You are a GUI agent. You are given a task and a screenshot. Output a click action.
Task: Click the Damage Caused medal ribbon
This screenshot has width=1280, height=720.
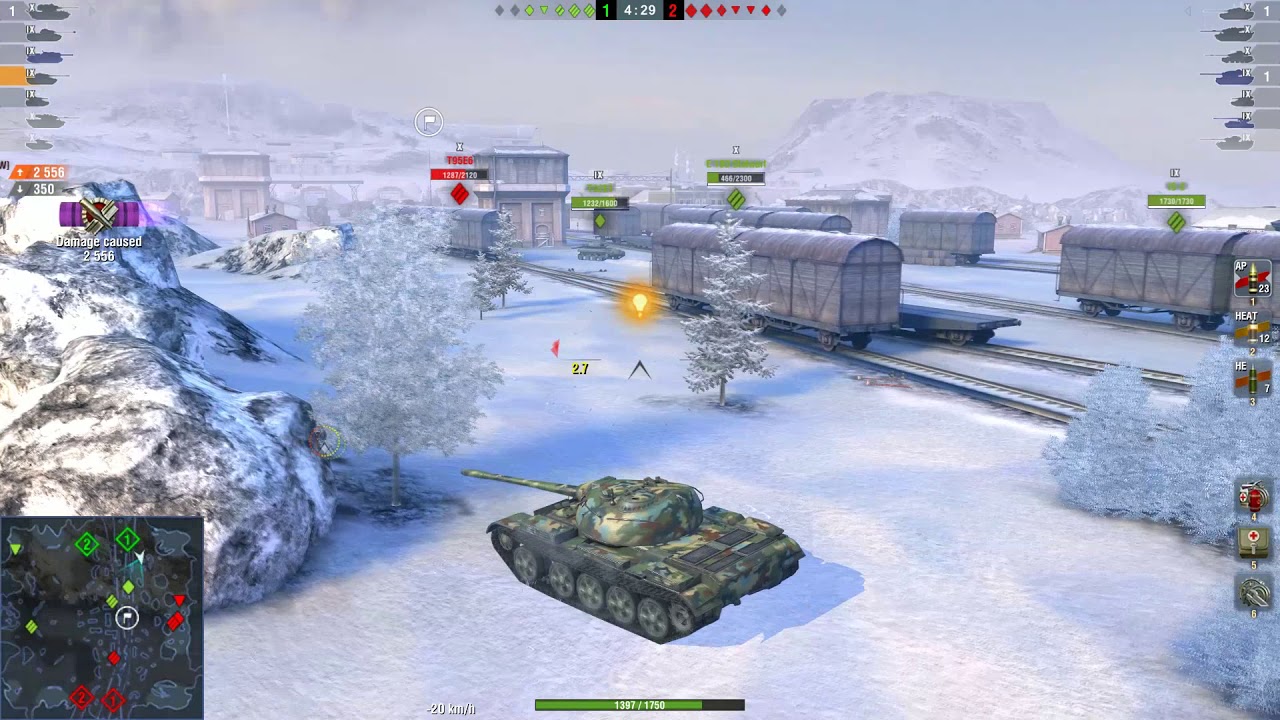[x=97, y=213]
